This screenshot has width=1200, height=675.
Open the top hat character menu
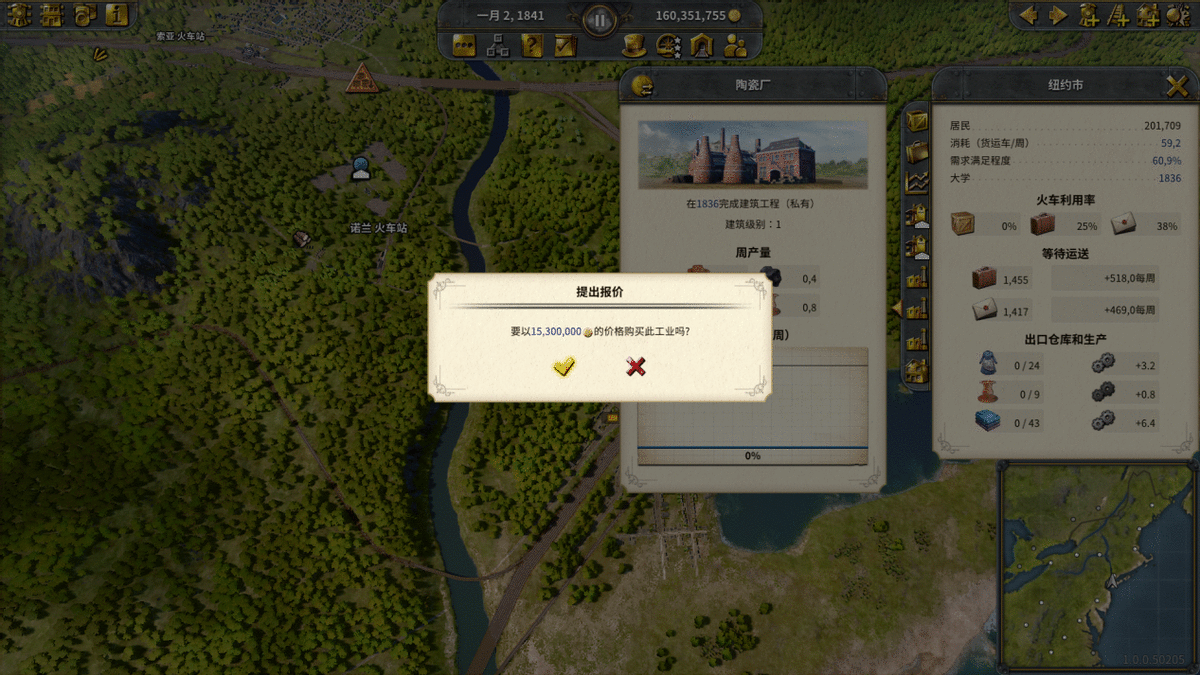point(632,45)
